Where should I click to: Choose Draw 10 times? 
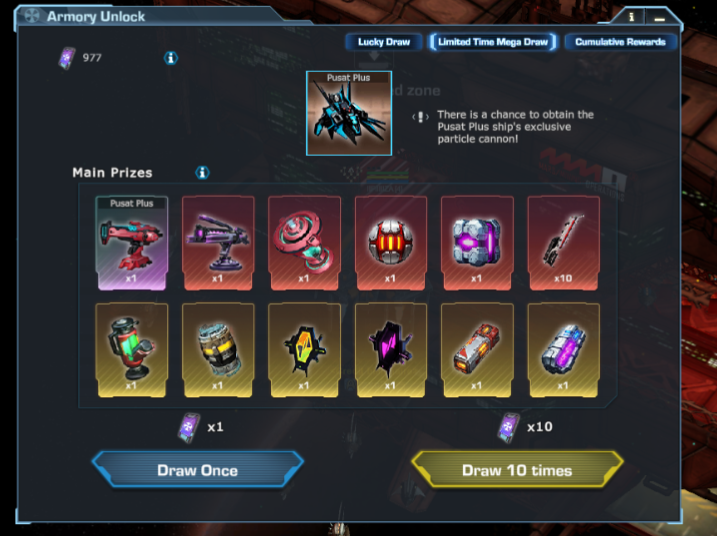pyautogui.click(x=517, y=470)
